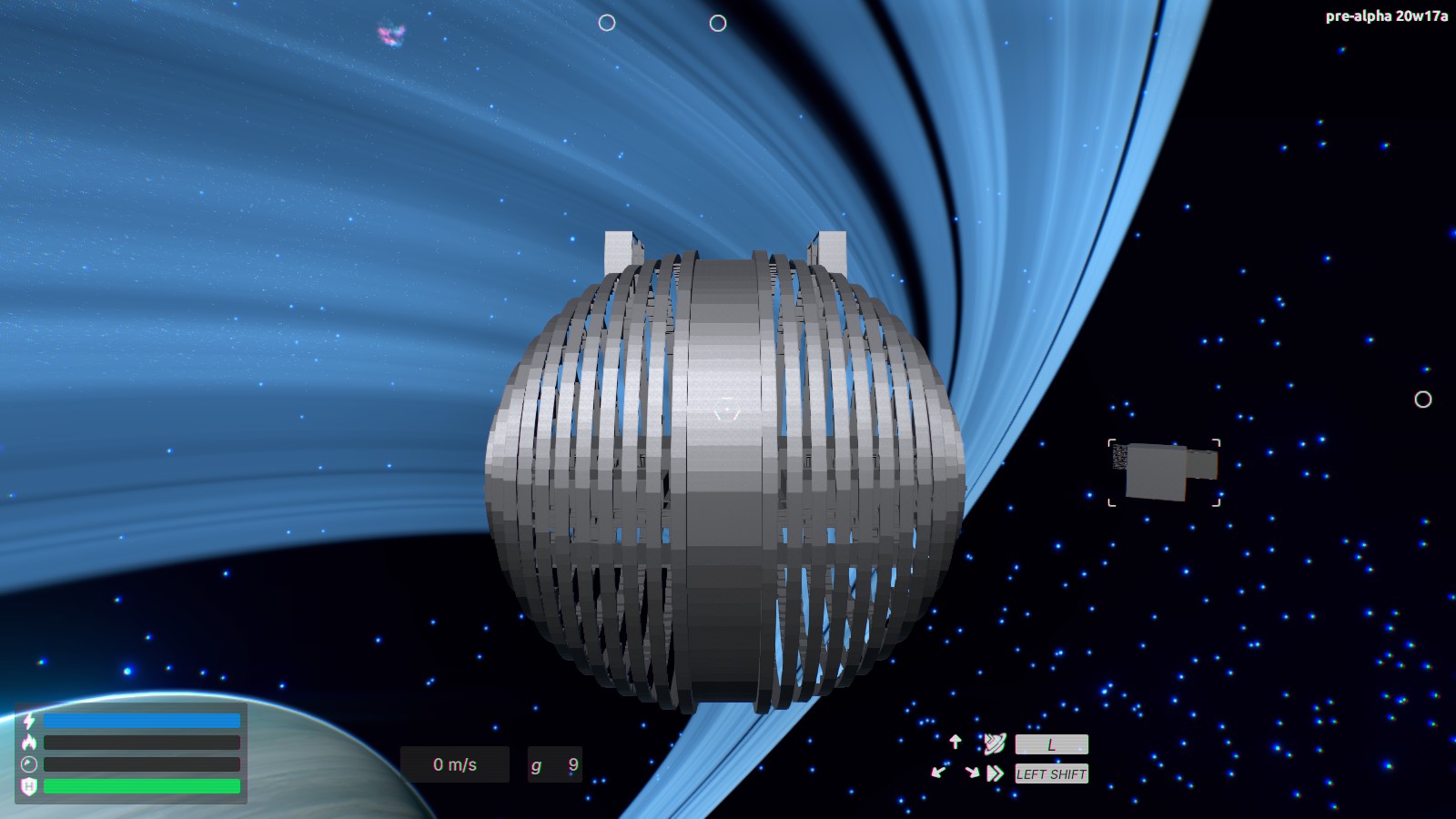This screenshot has height=819, width=1456.
Task: Click the down-right maneuver arrow icon
Action: pos(973,773)
